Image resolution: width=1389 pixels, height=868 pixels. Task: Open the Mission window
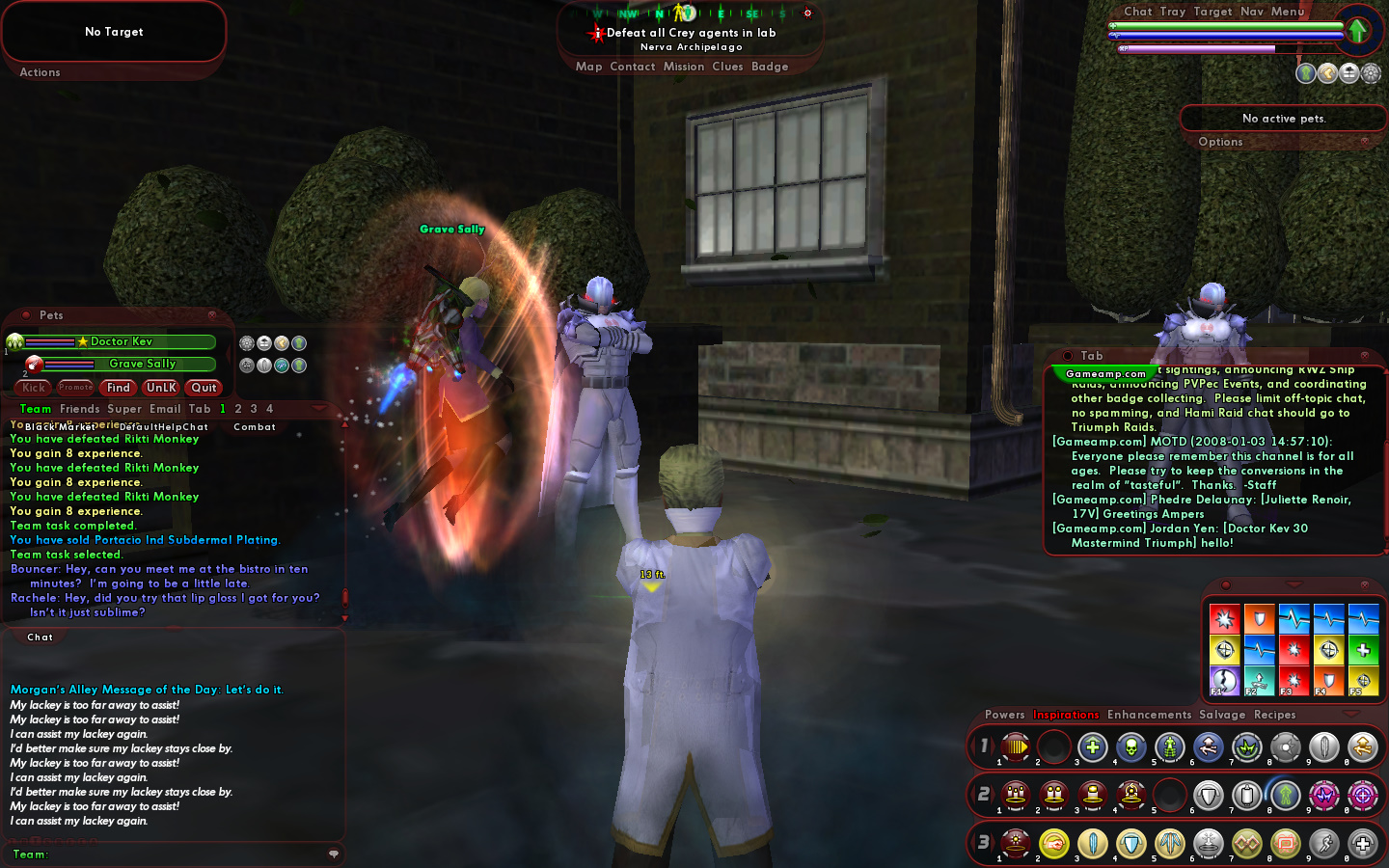click(683, 67)
